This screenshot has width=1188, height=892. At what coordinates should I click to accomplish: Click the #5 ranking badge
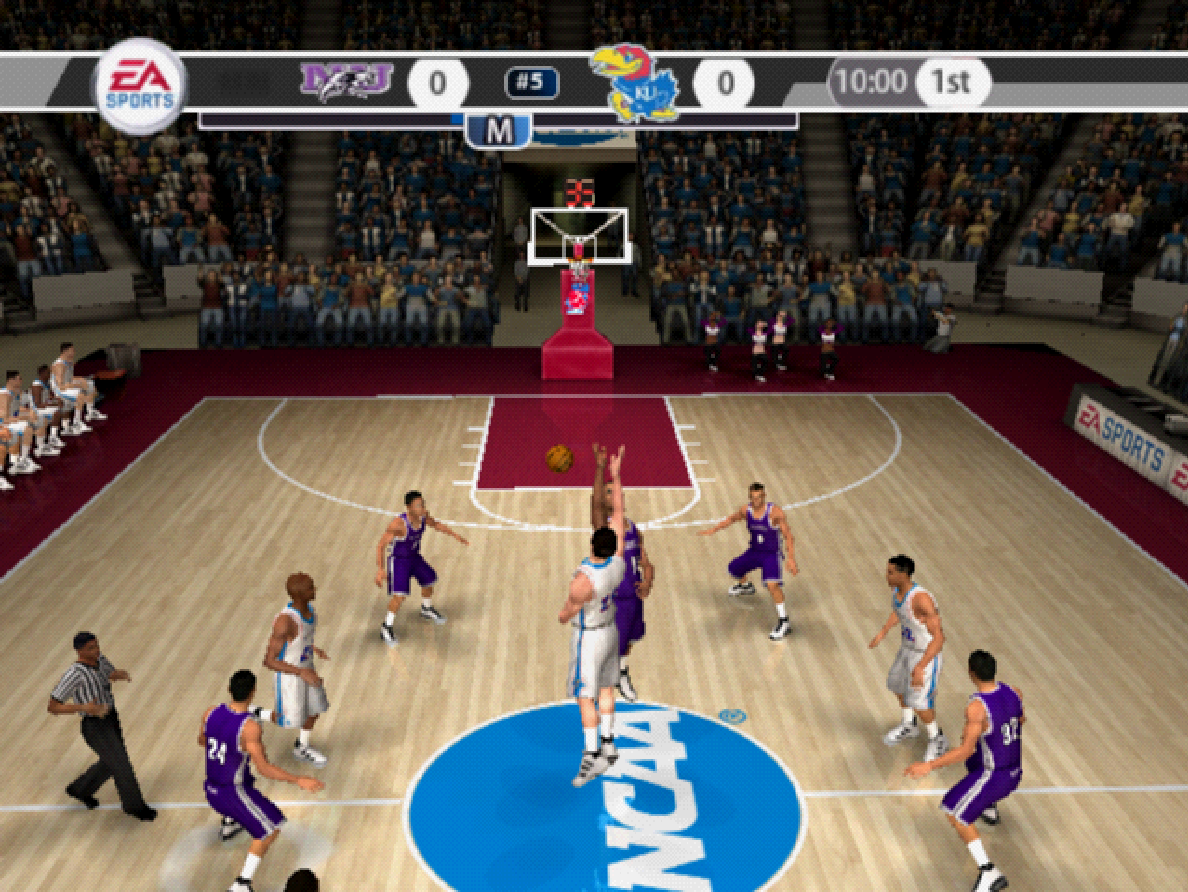[x=531, y=83]
